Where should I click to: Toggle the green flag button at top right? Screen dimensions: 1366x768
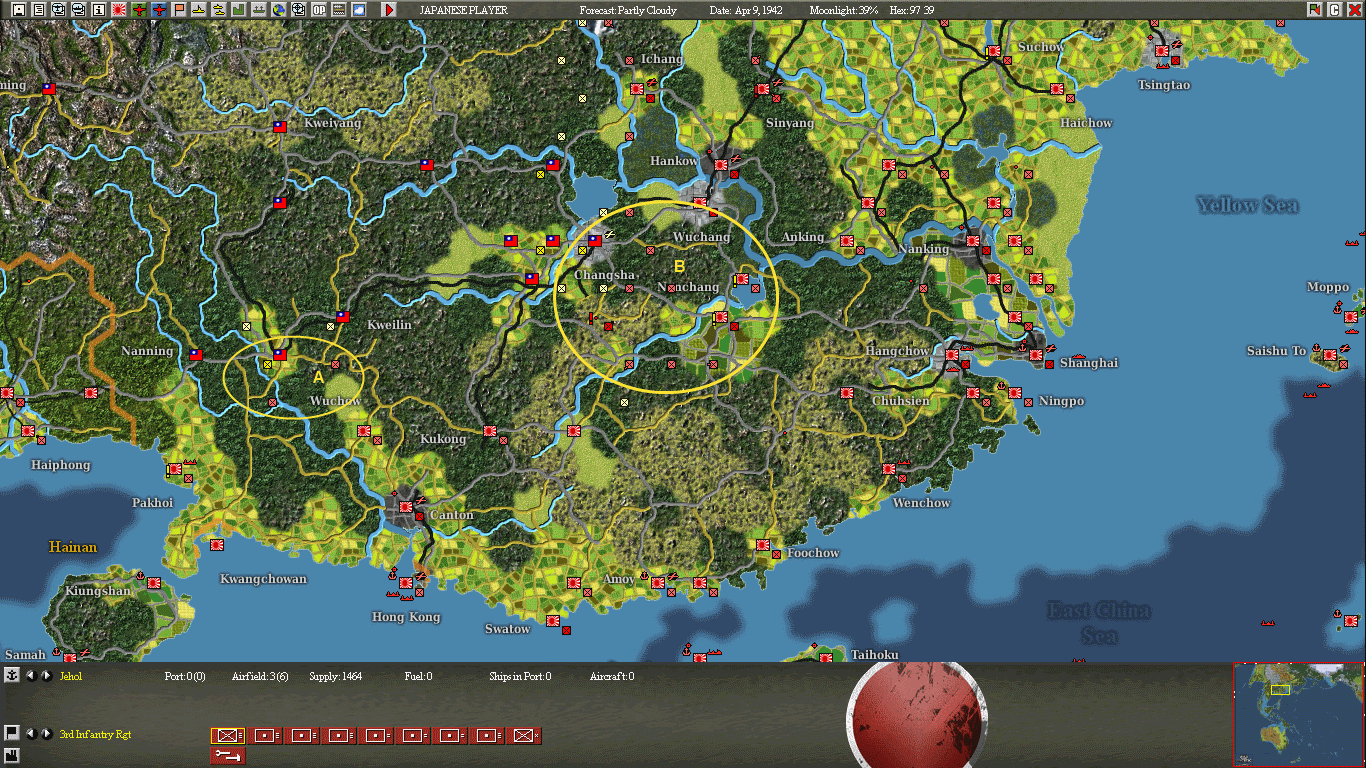point(1314,9)
